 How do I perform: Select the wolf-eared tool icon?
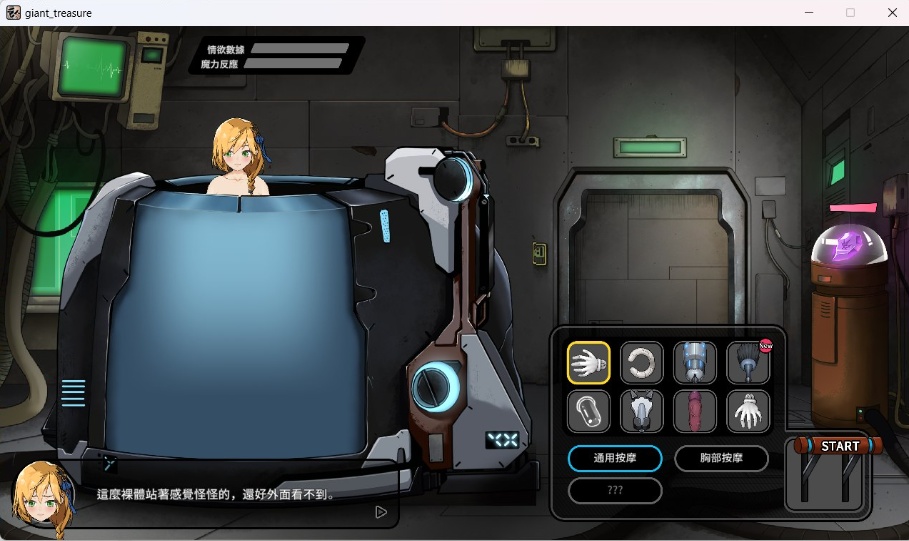pyautogui.click(x=642, y=410)
